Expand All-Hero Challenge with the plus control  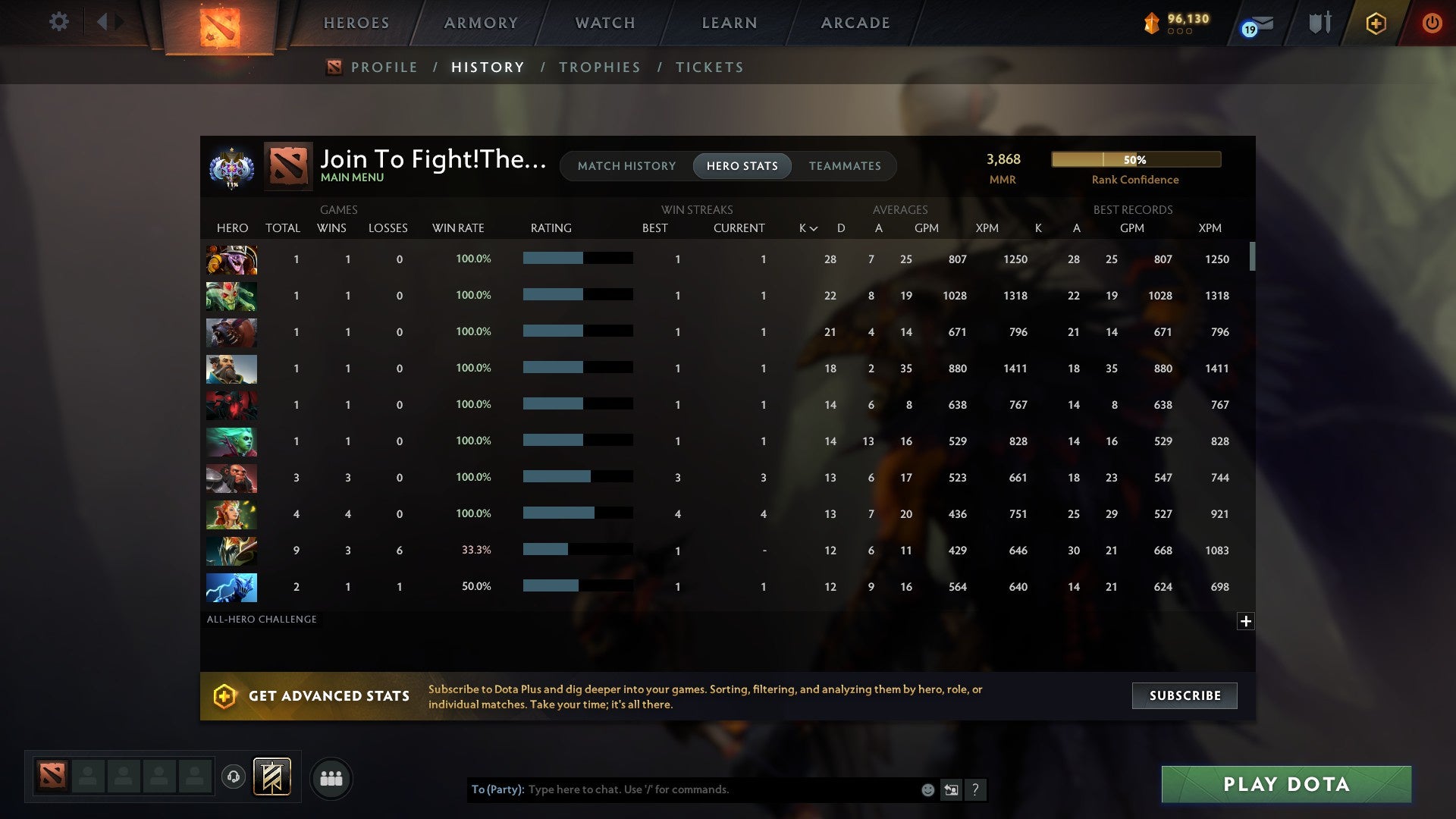click(x=1245, y=621)
